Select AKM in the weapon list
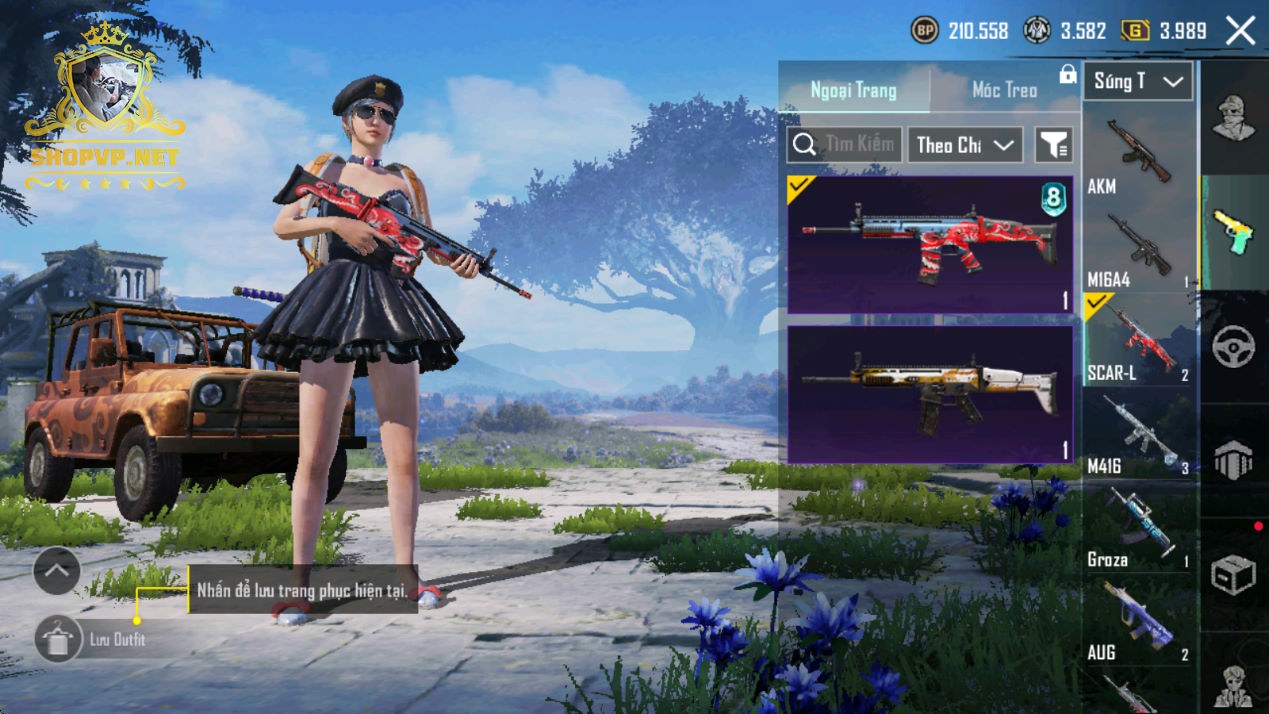 [1138, 156]
